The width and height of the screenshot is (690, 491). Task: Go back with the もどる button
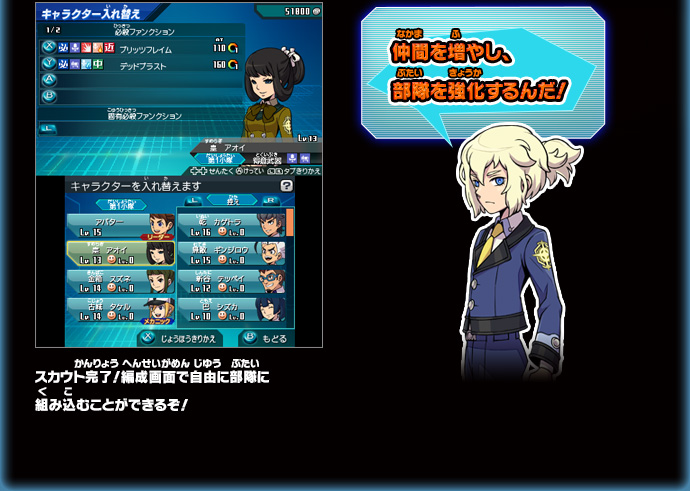(x=264, y=338)
